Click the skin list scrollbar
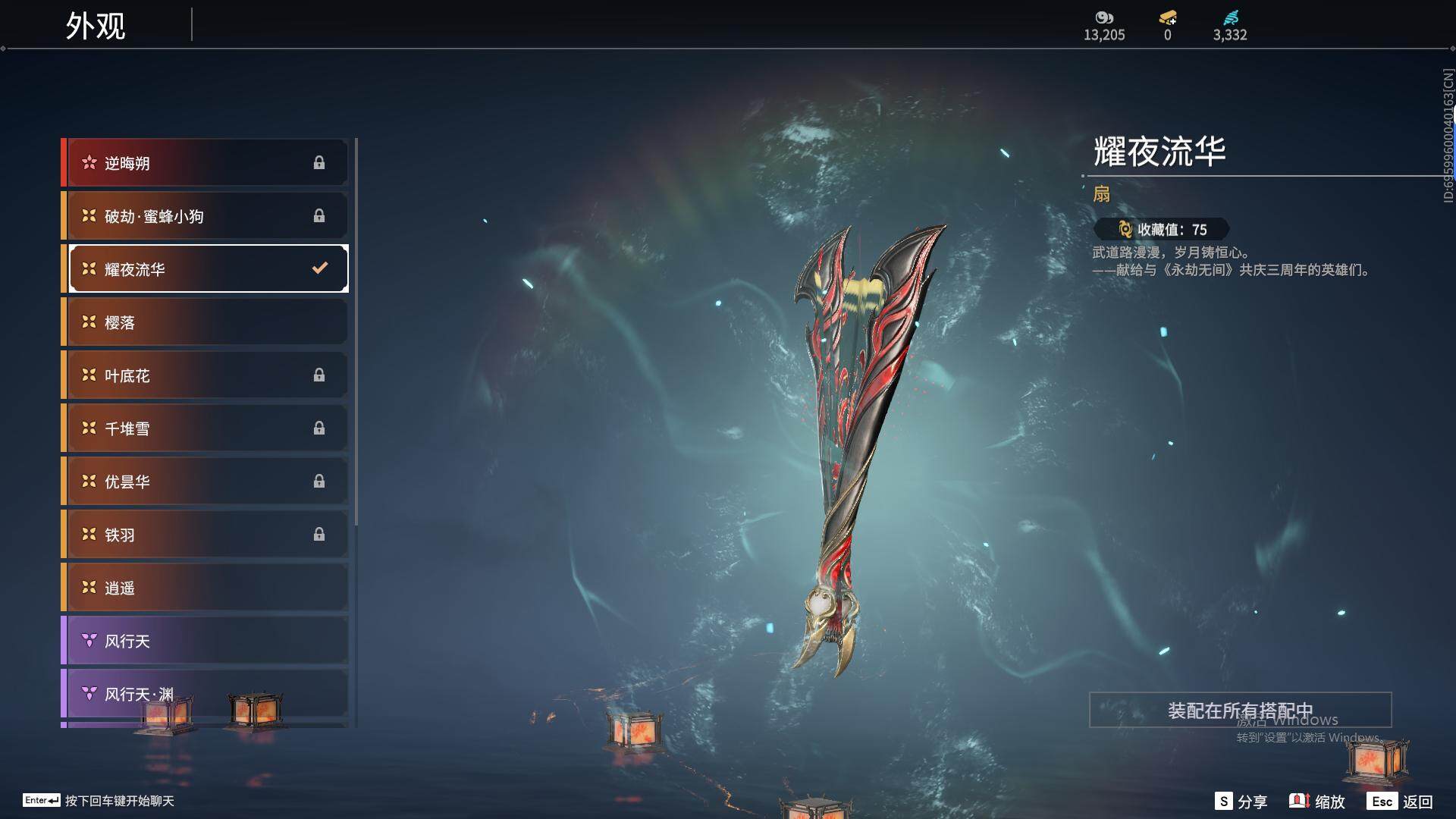 click(356, 332)
